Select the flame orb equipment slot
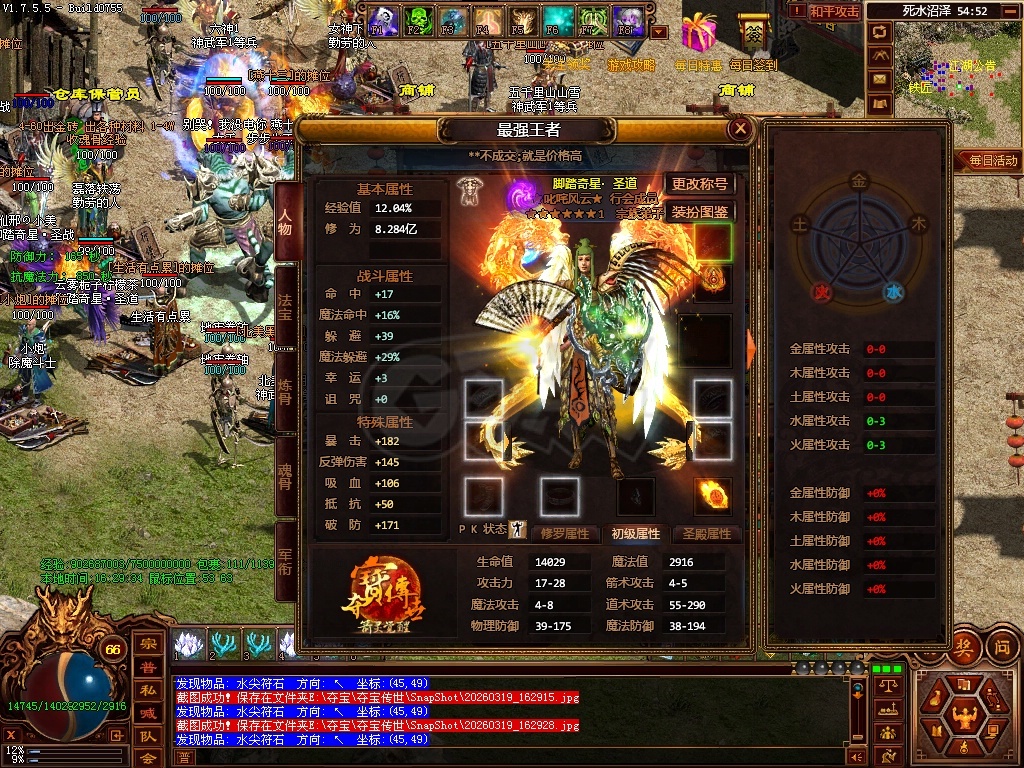Screen dimensions: 1024x768 click(713, 494)
